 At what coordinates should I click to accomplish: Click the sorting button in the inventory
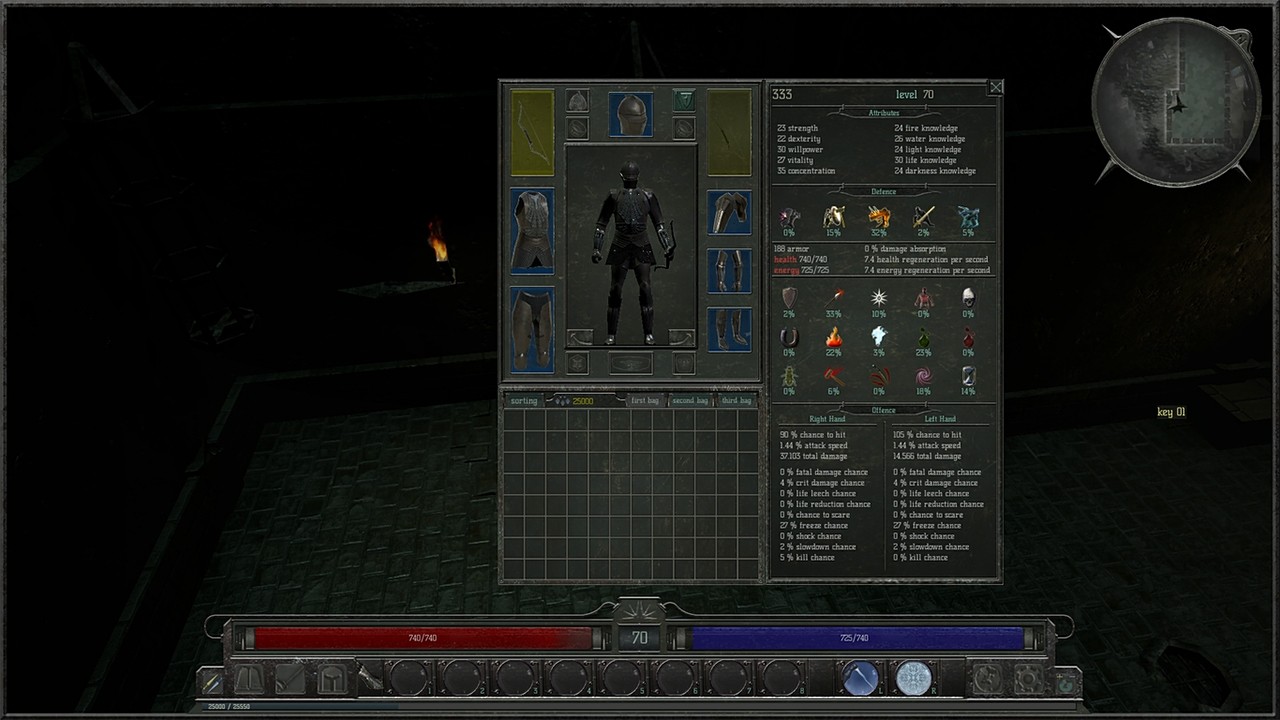point(524,400)
